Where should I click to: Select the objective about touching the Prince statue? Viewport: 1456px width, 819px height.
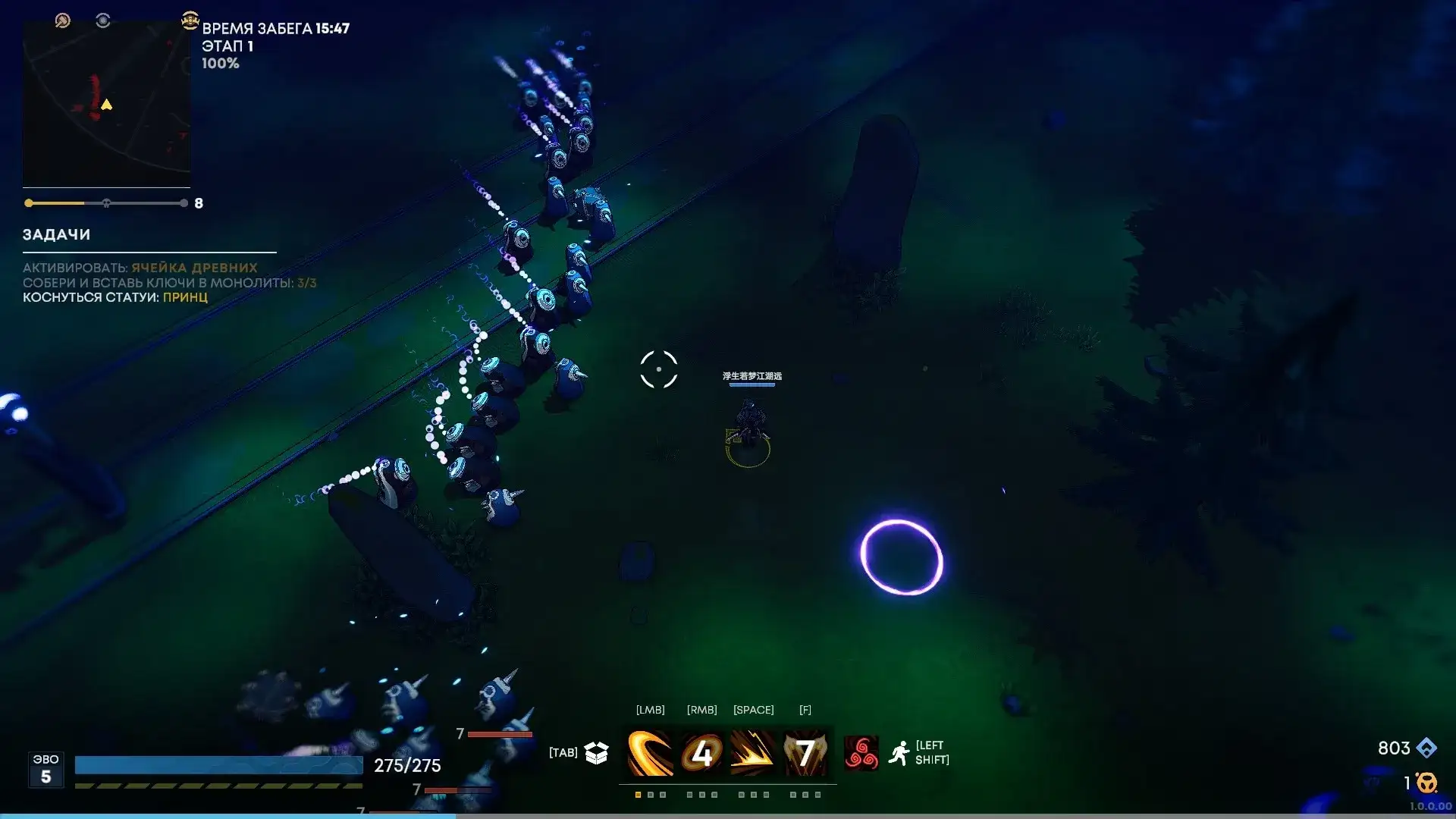pos(115,297)
